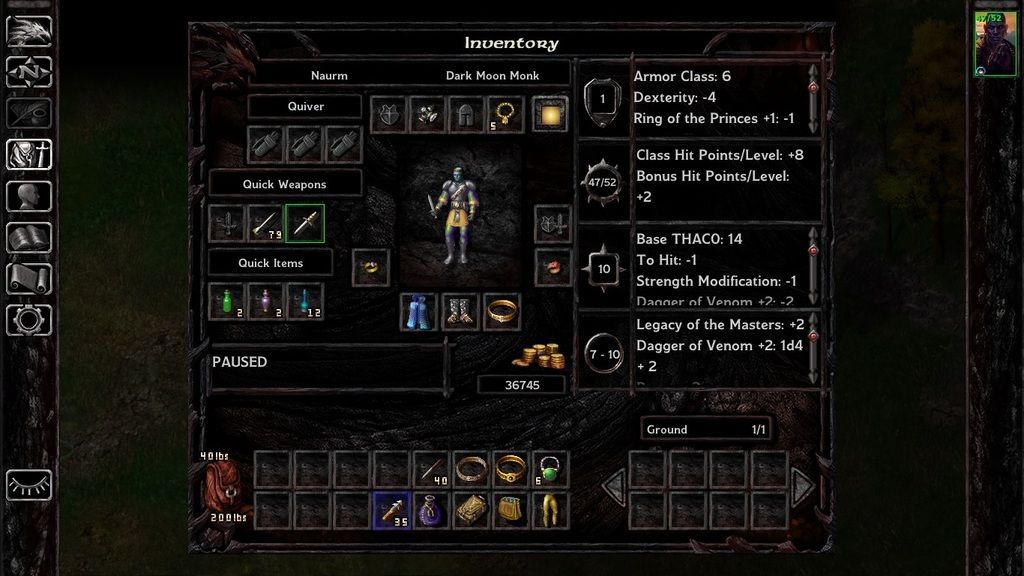Choose the dagger quick weapon slot
This screenshot has height=576, width=1024.
click(x=305, y=223)
